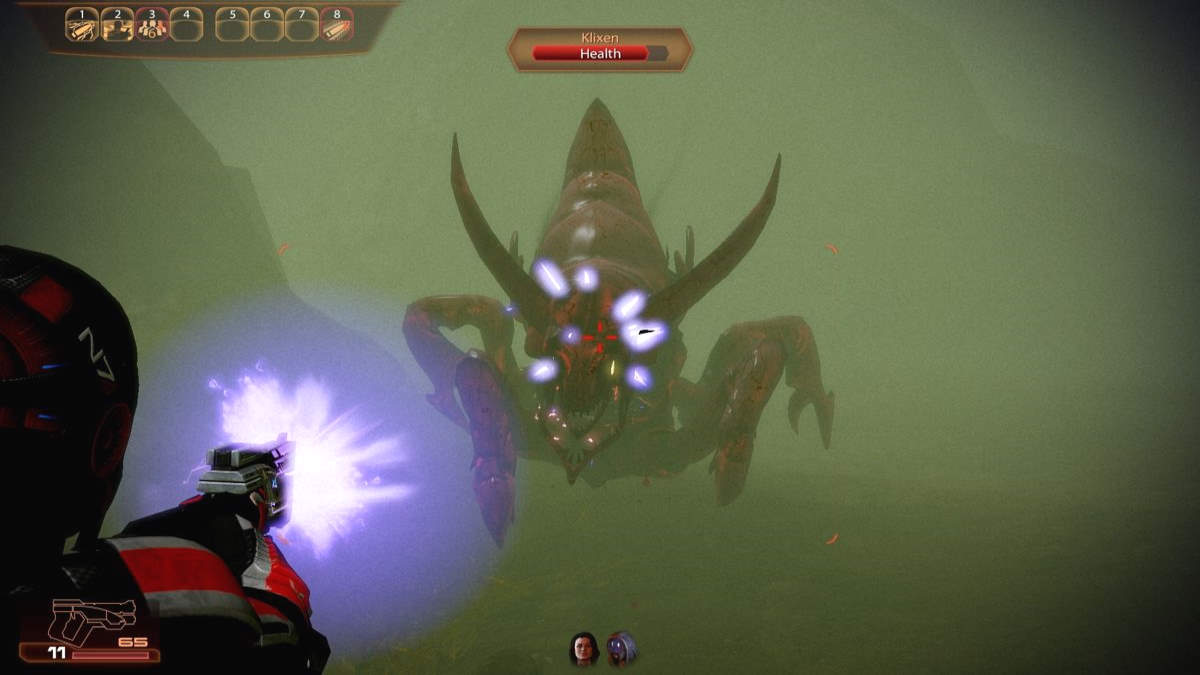Screen dimensions: 1200x675
Task: Click the equipped pistol weapon icon
Action: point(91,622)
